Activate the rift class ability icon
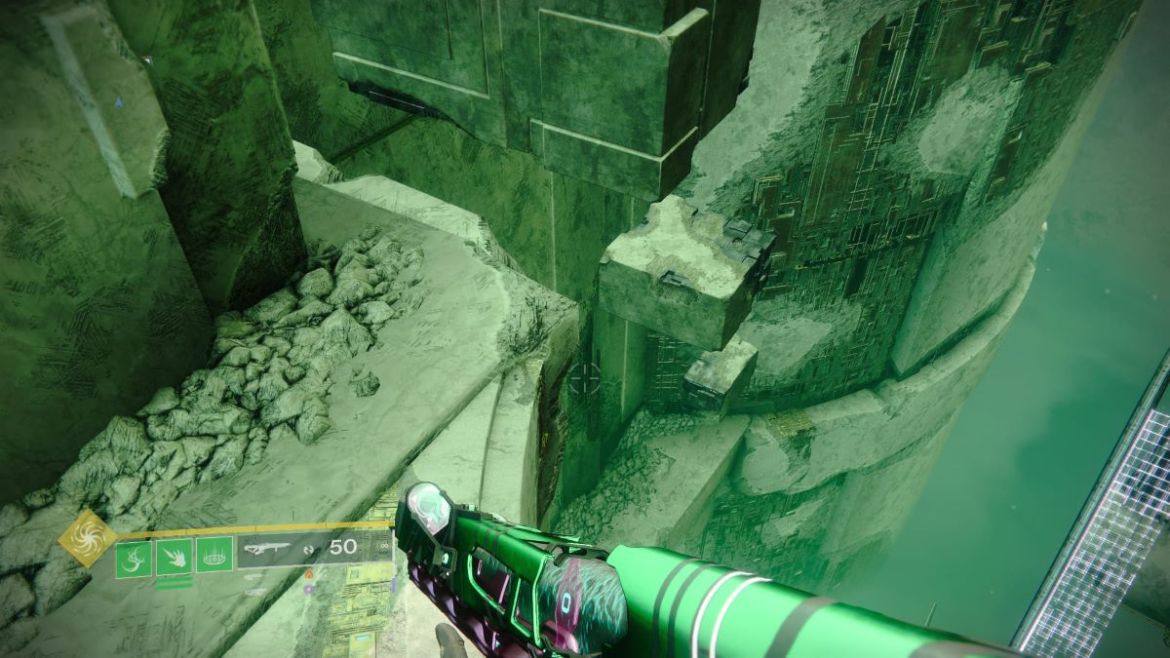Viewport: 1170px width, 658px height. pyautogui.click(x=214, y=555)
